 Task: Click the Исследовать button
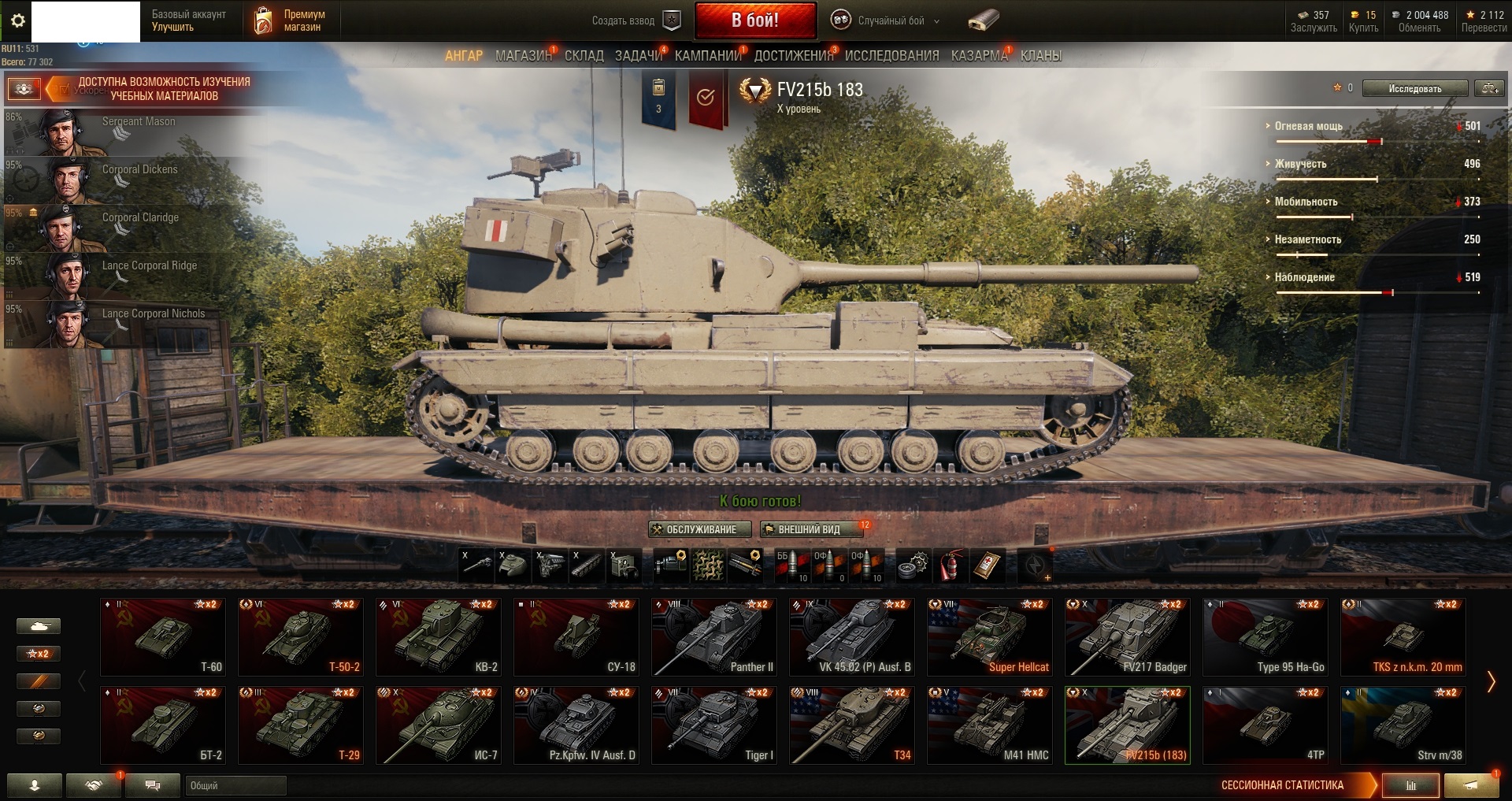coord(1414,88)
